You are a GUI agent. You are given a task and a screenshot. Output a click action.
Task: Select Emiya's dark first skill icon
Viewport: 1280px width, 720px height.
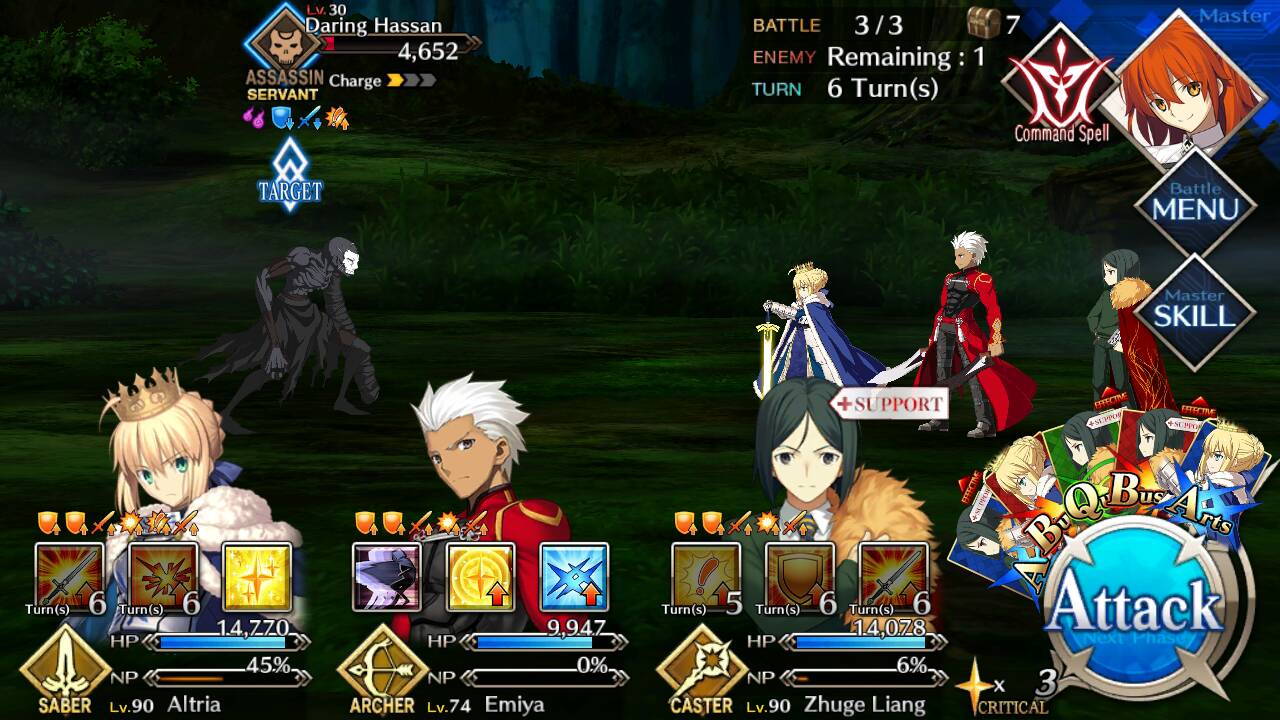click(x=387, y=577)
